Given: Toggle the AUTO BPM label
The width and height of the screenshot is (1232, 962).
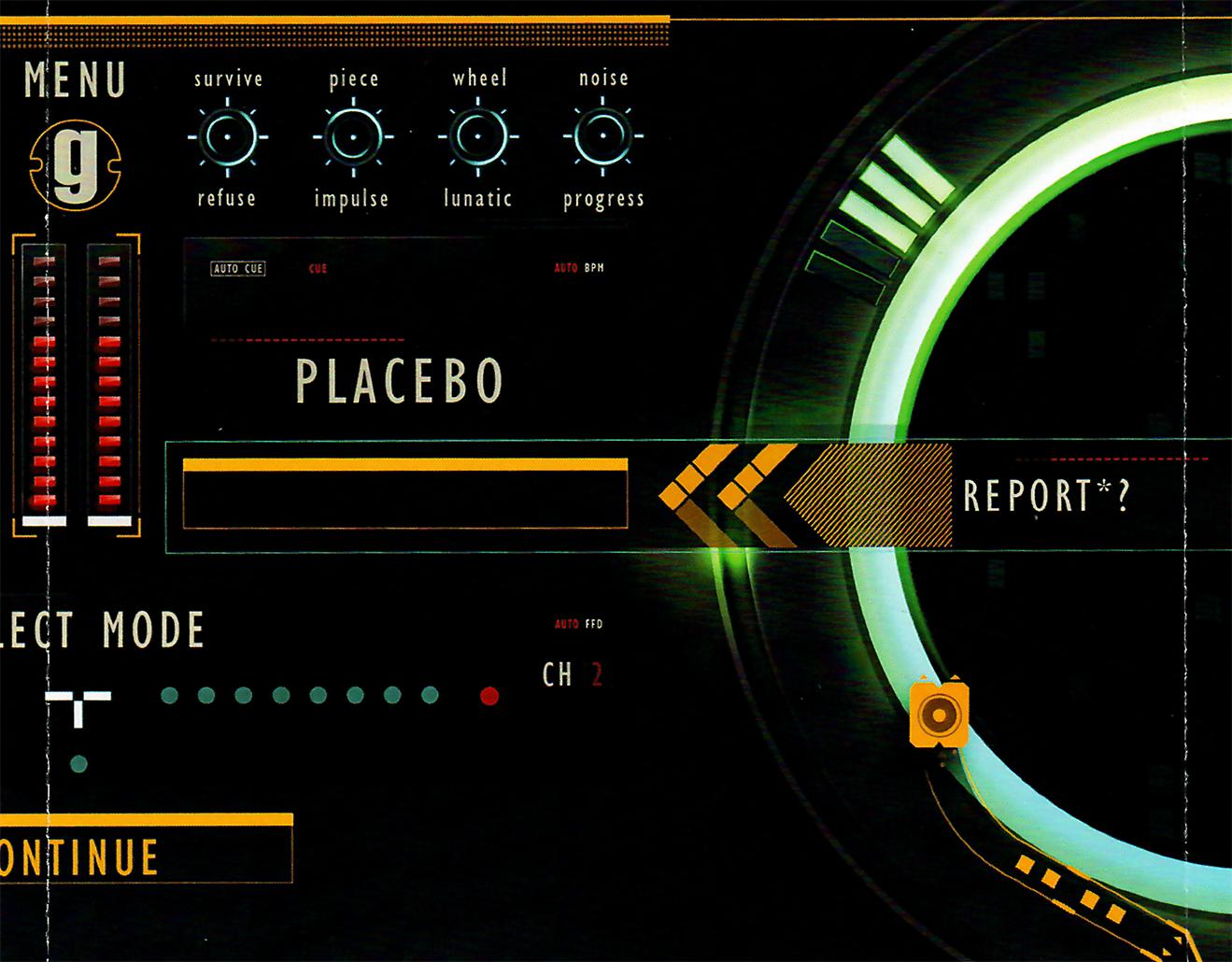Looking at the screenshot, I should click(x=579, y=268).
